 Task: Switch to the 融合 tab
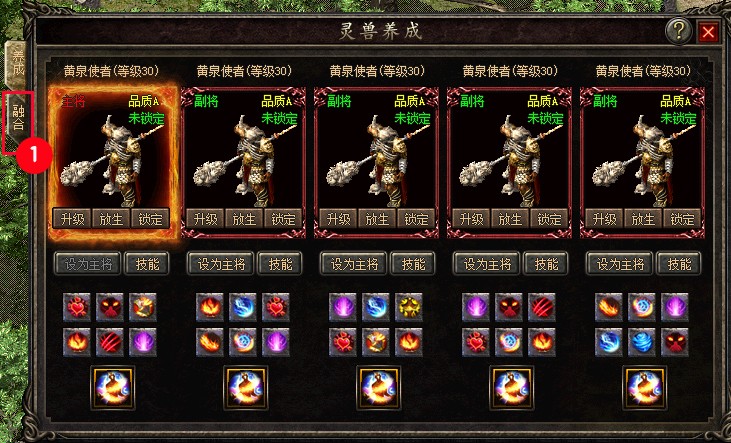click(18, 122)
